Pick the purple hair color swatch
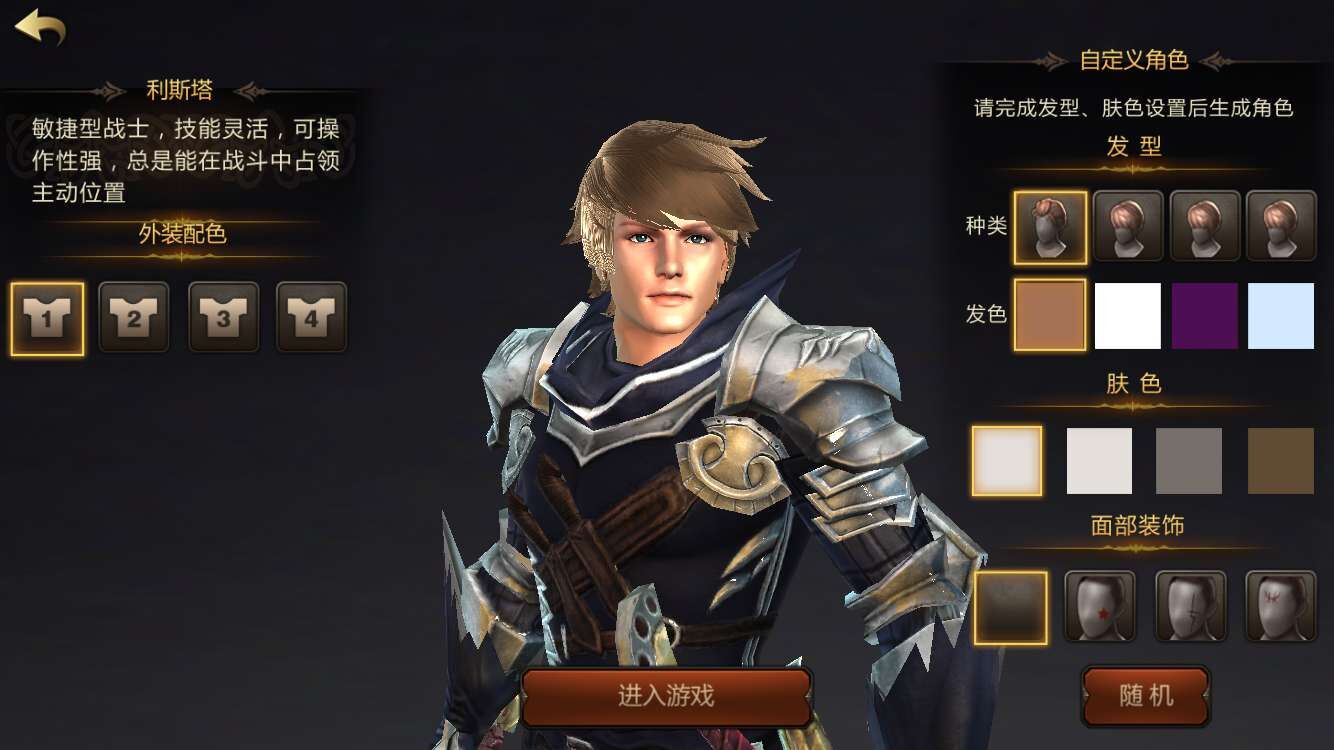 pos(1204,315)
